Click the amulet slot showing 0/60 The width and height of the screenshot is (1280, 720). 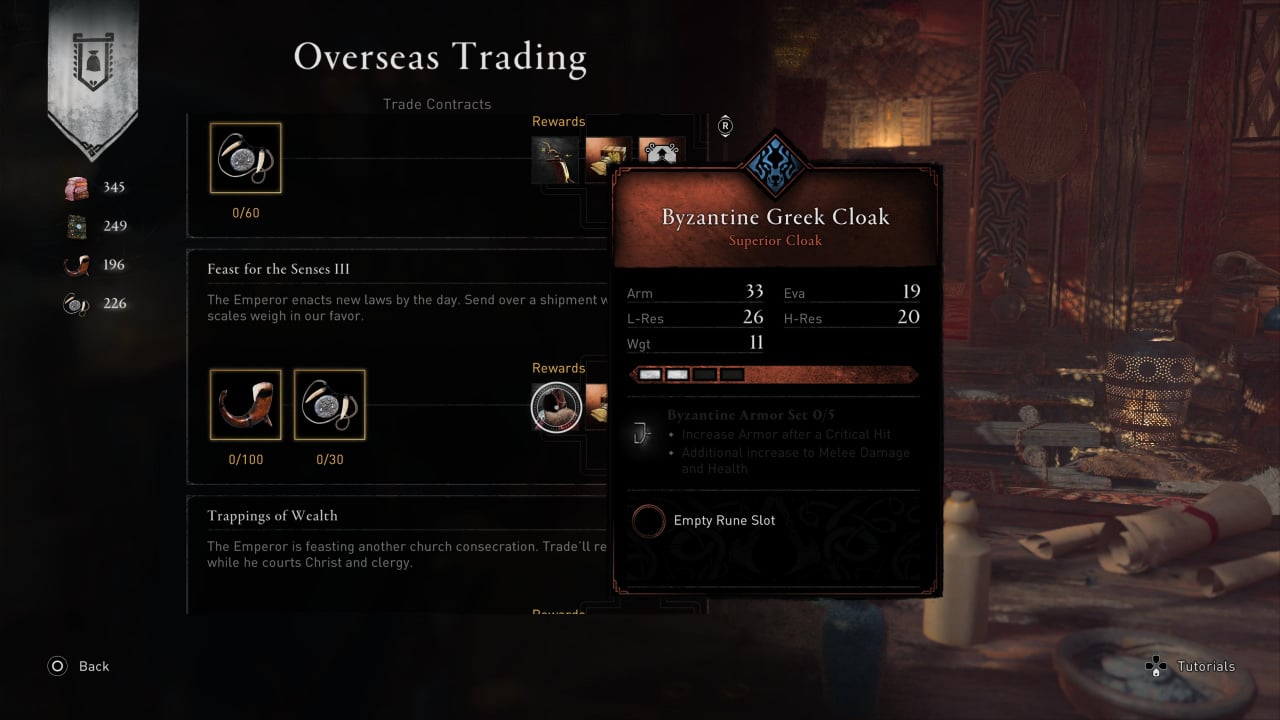[x=246, y=158]
